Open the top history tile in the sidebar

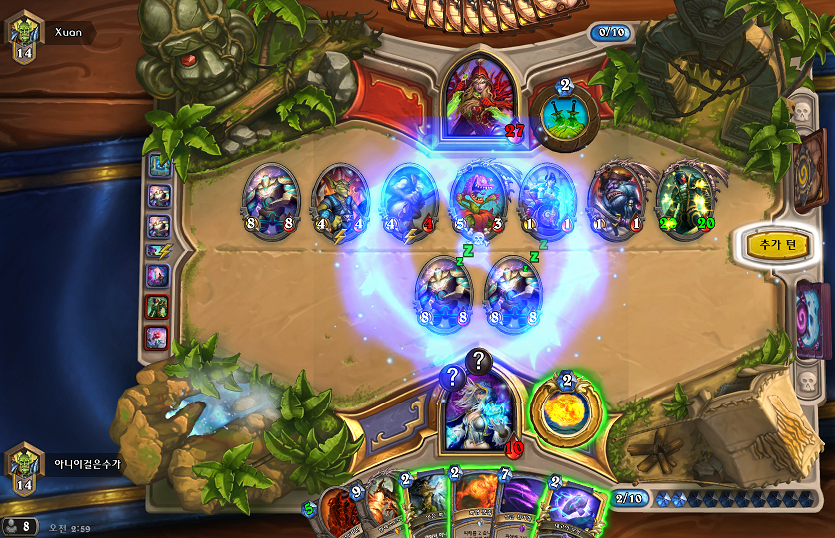click(159, 166)
